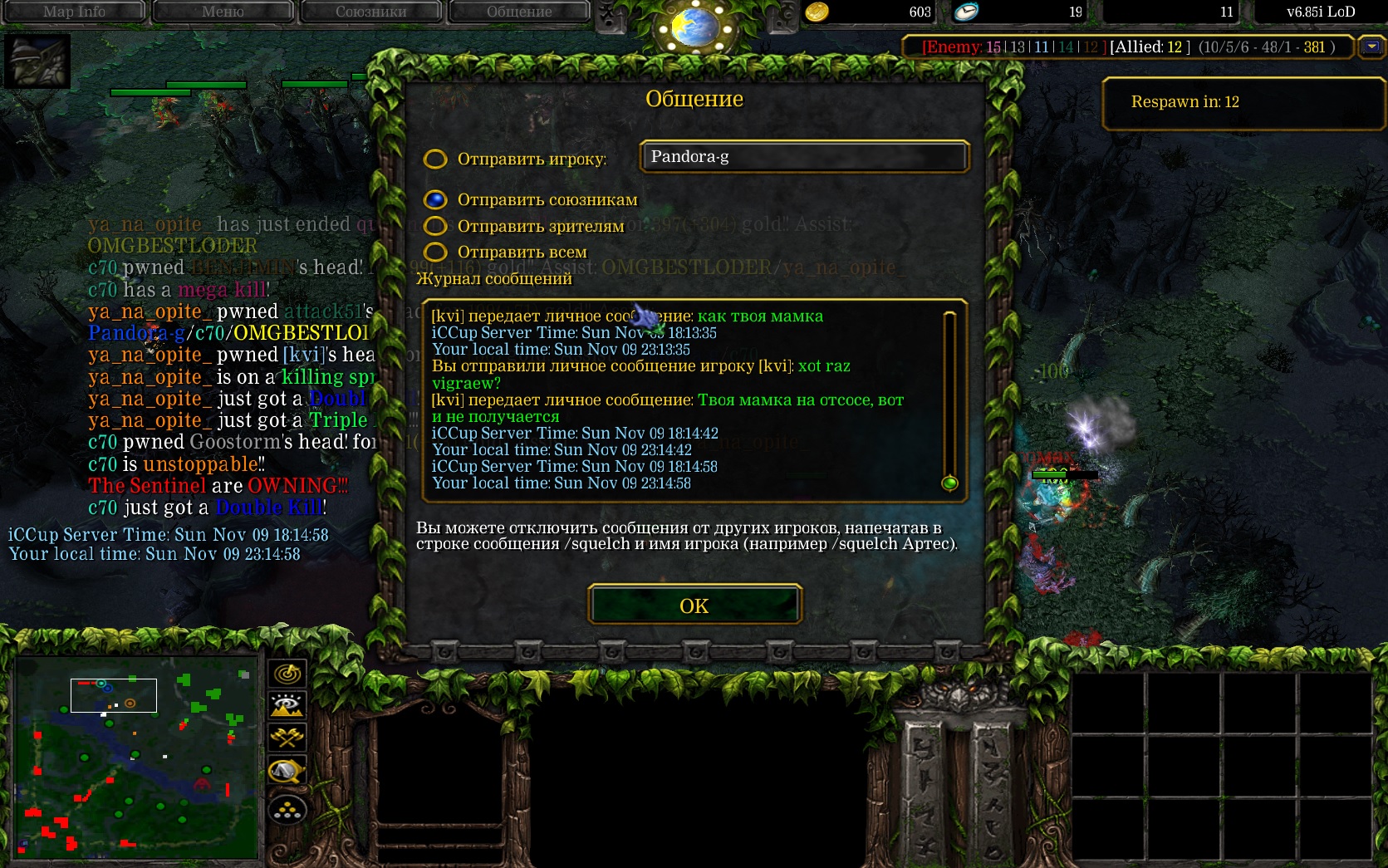Toggle the crossed-axes ally color button
1388x868 pixels.
pyautogui.click(x=287, y=738)
